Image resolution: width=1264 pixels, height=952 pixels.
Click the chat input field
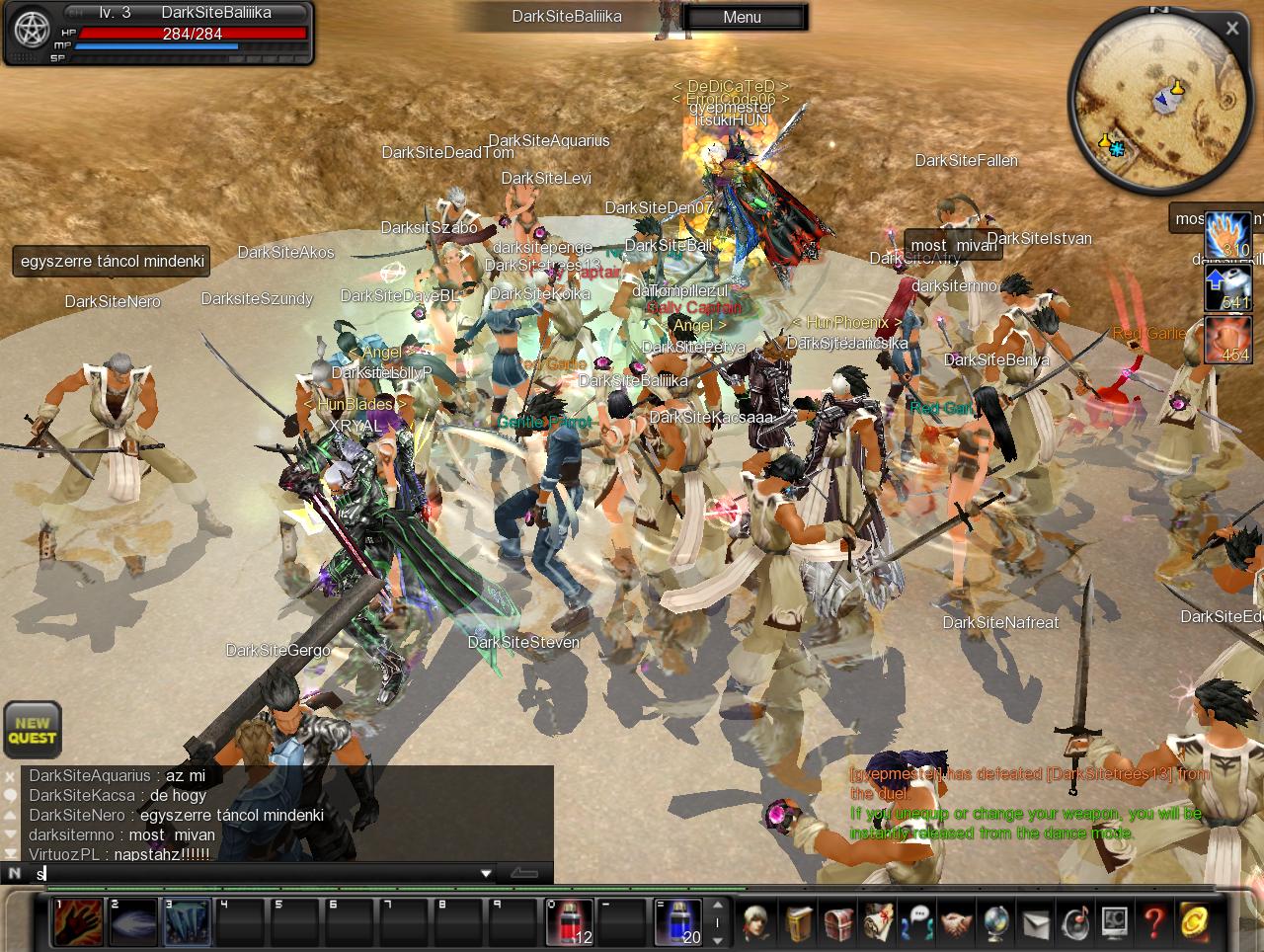[257, 873]
